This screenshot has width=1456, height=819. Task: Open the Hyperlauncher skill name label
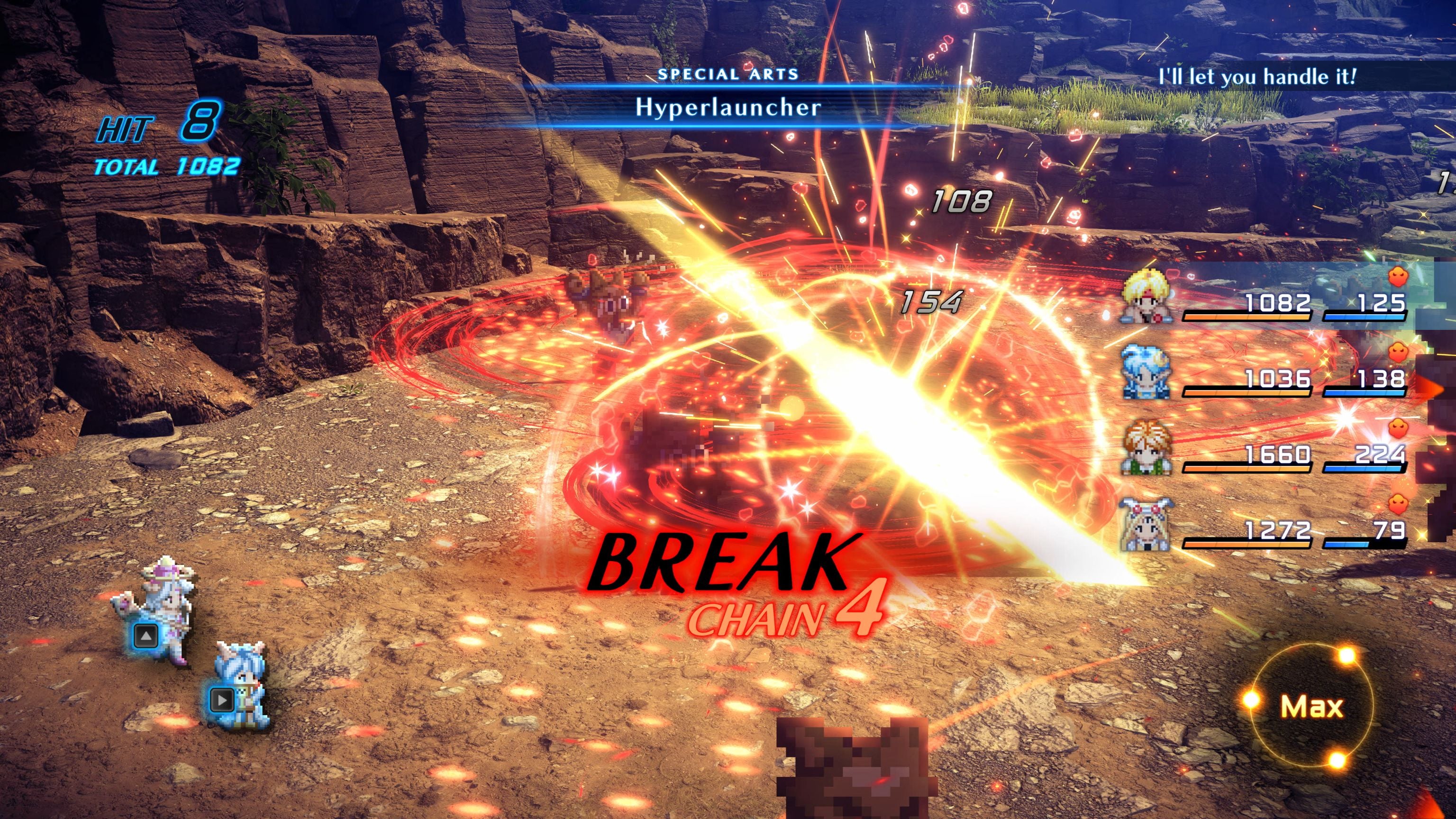tap(728, 109)
